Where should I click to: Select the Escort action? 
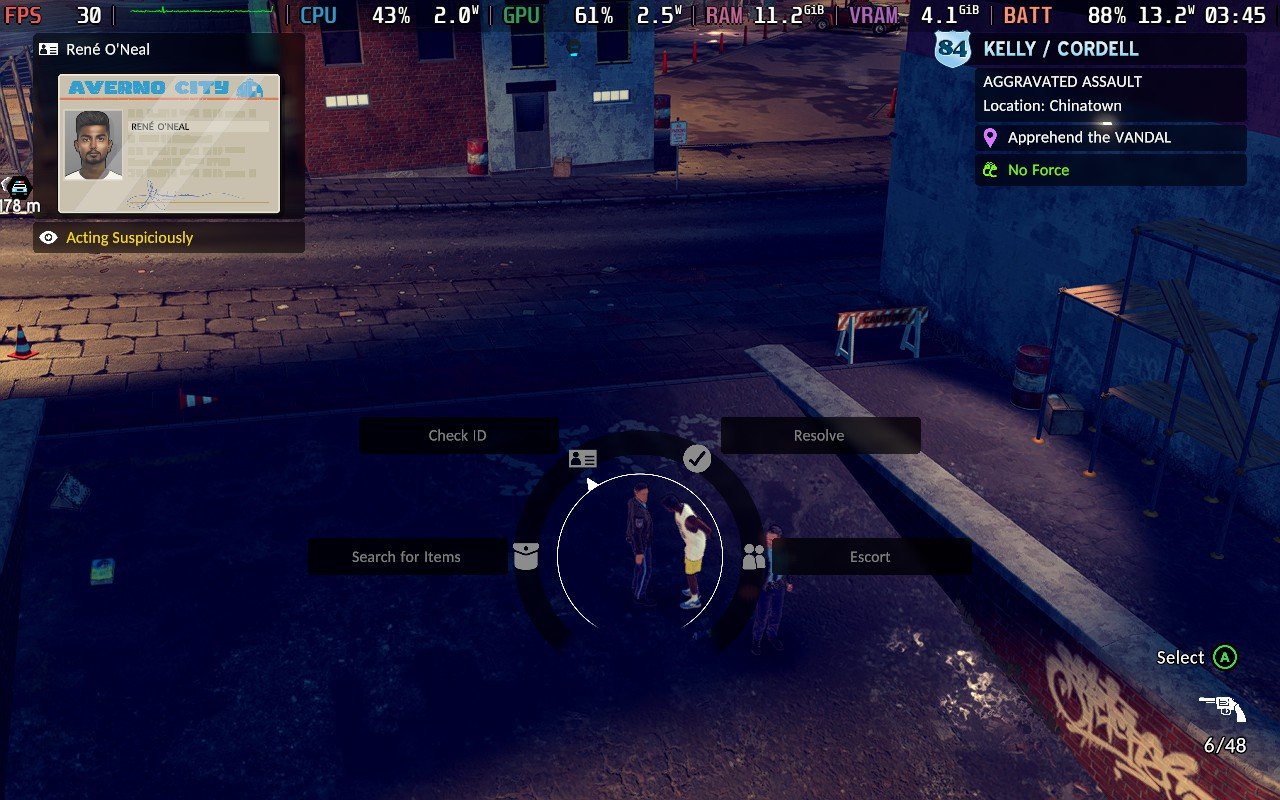point(869,557)
